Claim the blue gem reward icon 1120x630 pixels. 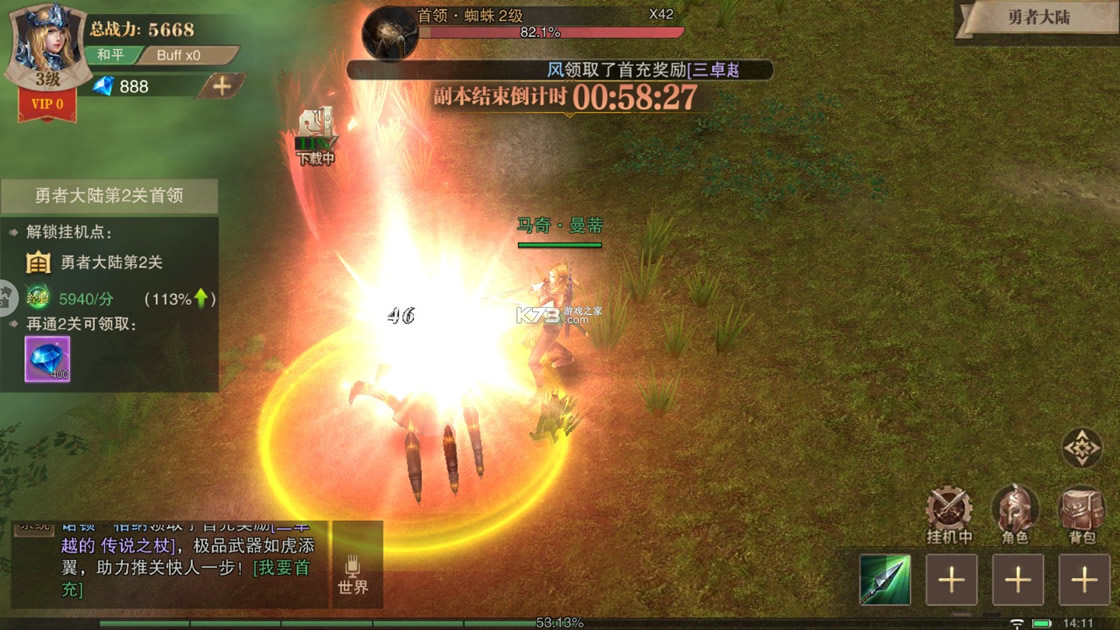(47, 359)
